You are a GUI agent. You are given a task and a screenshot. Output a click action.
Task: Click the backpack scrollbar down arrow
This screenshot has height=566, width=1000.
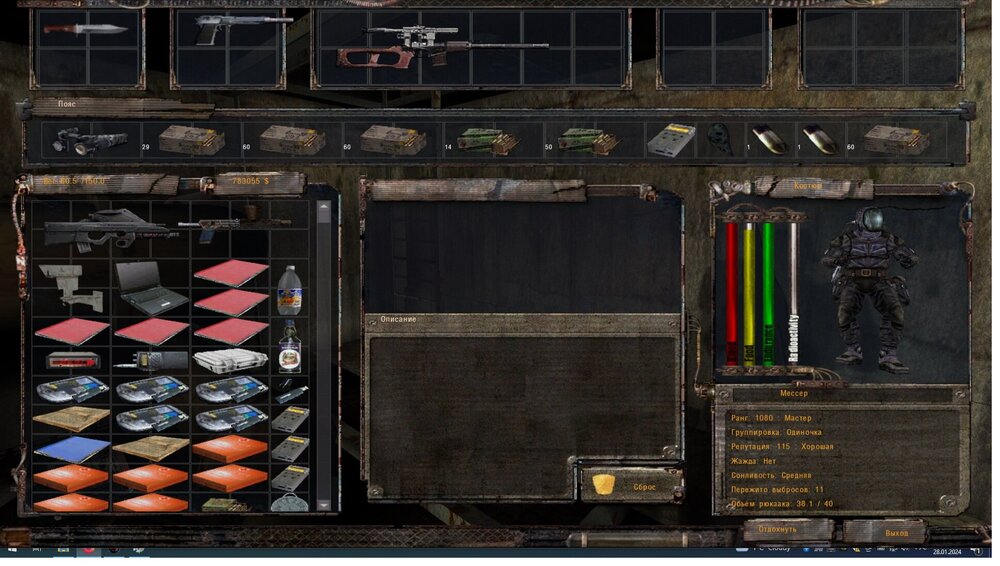[x=323, y=504]
